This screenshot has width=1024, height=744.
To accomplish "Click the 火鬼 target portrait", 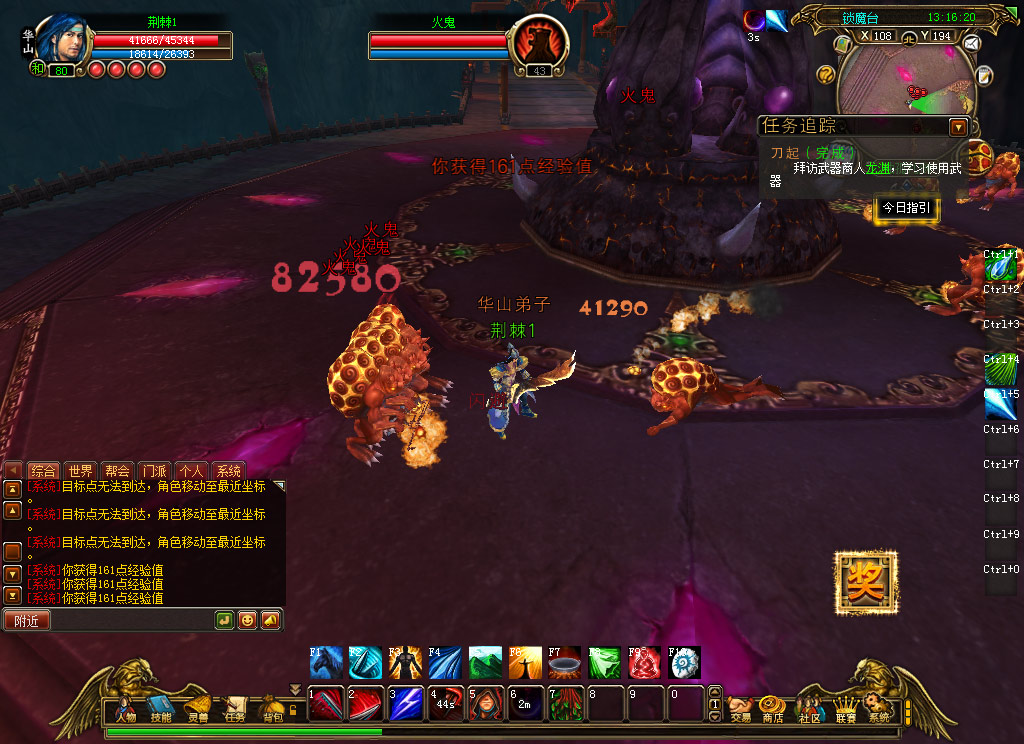I will pos(539,44).
